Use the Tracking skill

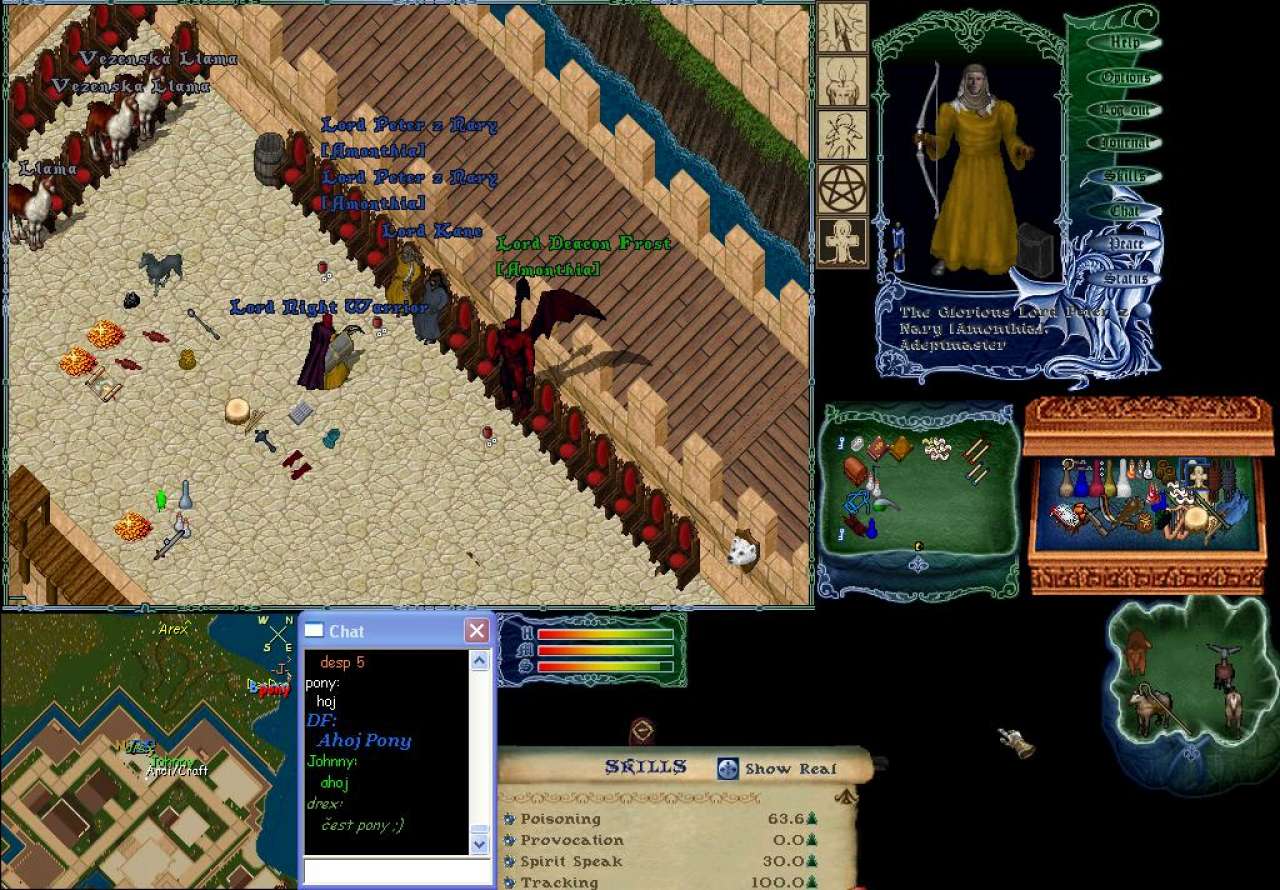pyautogui.click(x=510, y=882)
